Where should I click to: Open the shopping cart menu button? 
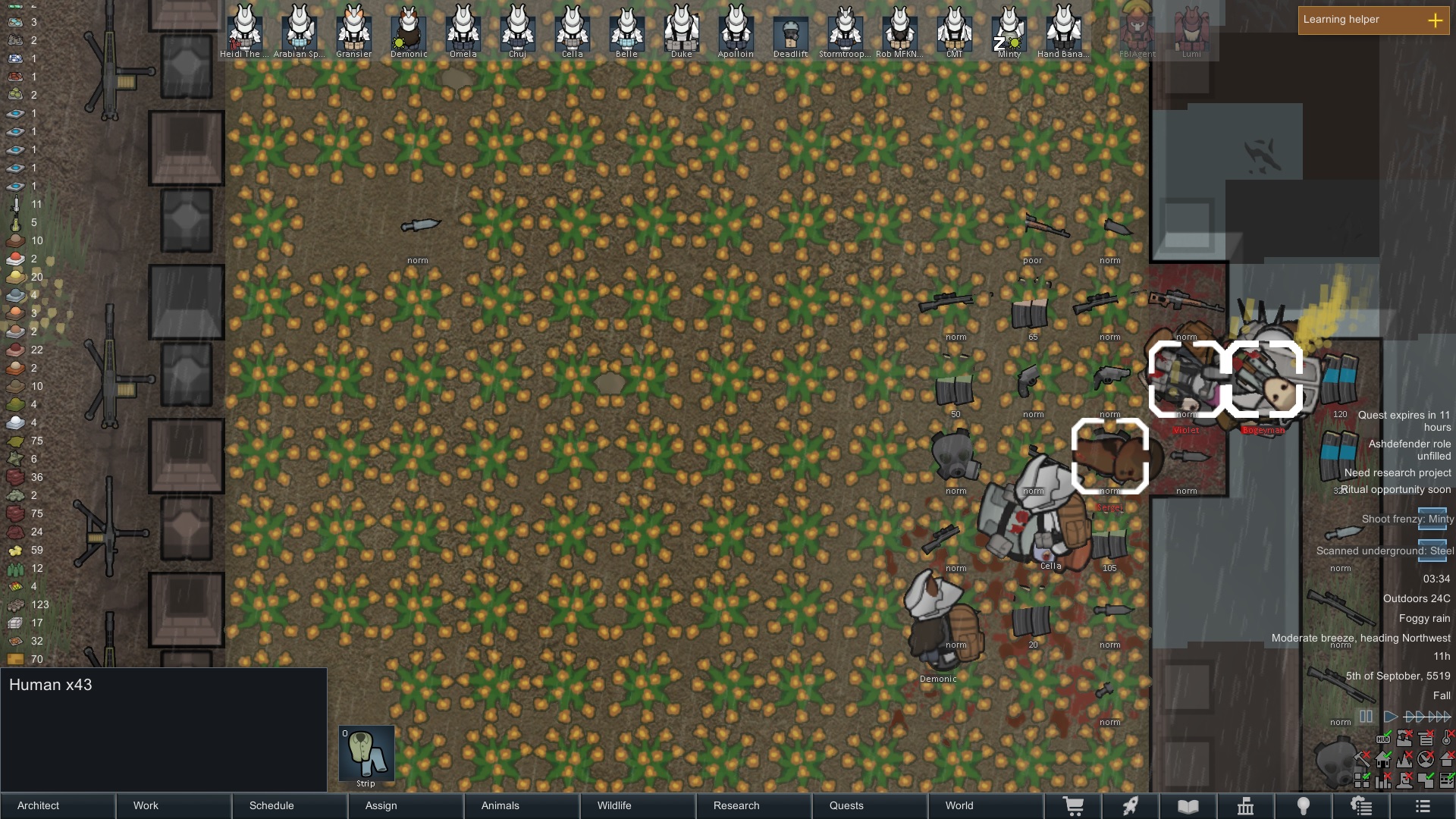click(x=1073, y=806)
